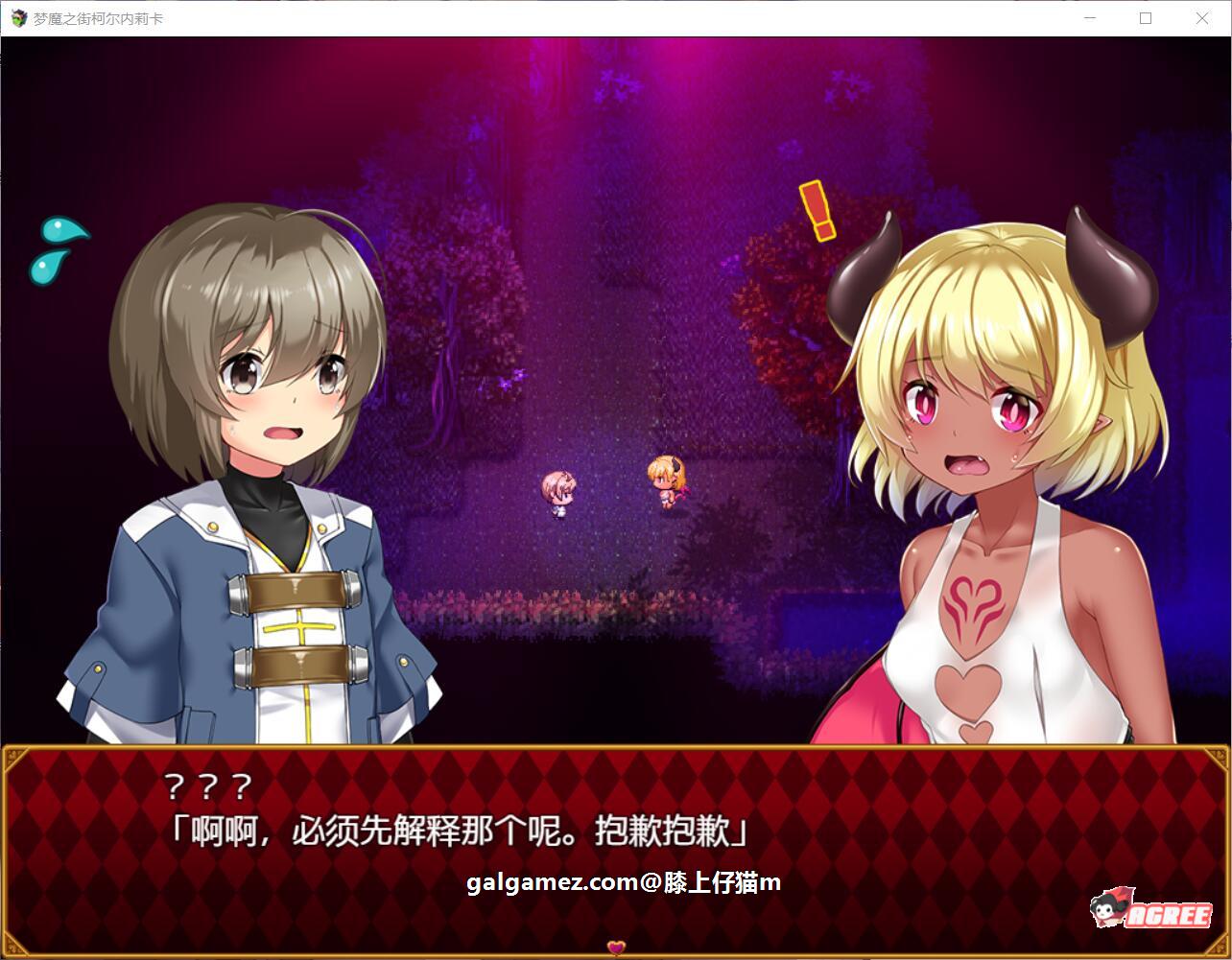
Task: Click the speaker name ？？？ in the dialogue box
Action: point(209,786)
